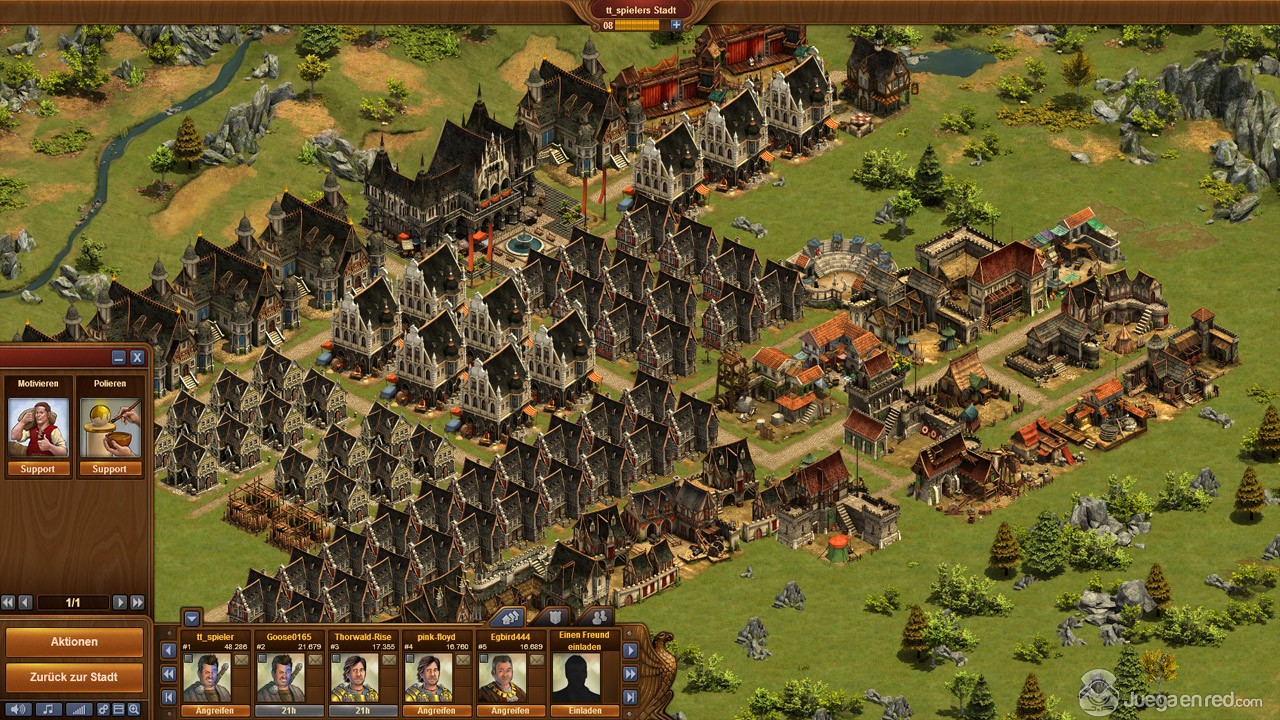This screenshot has height=720, width=1280.
Task: Toggle the music note icon
Action: click(47, 709)
